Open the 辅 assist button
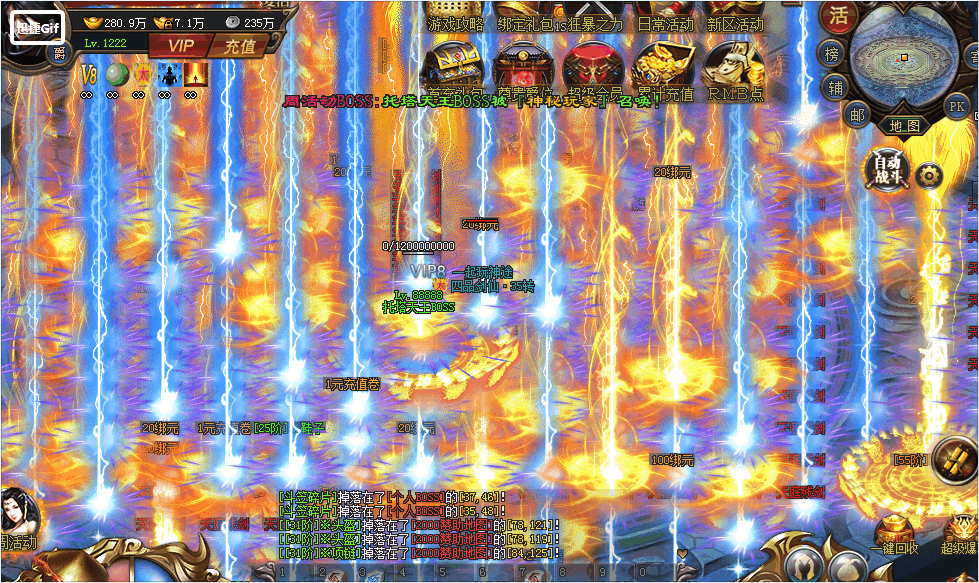The width and height of the screenshot is (979, 583). [x=836, y=88]
